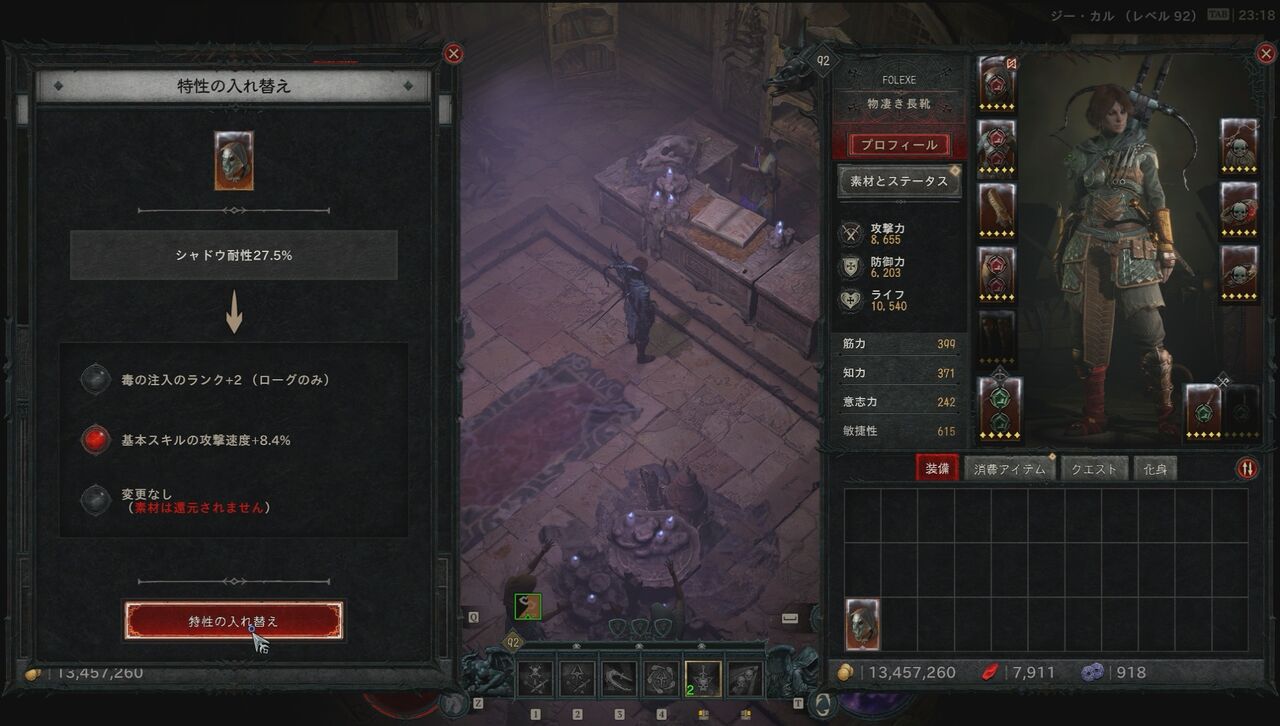
Task: Confirm with the red 特性の入れ替え button
Action: (x=233, y=620)
